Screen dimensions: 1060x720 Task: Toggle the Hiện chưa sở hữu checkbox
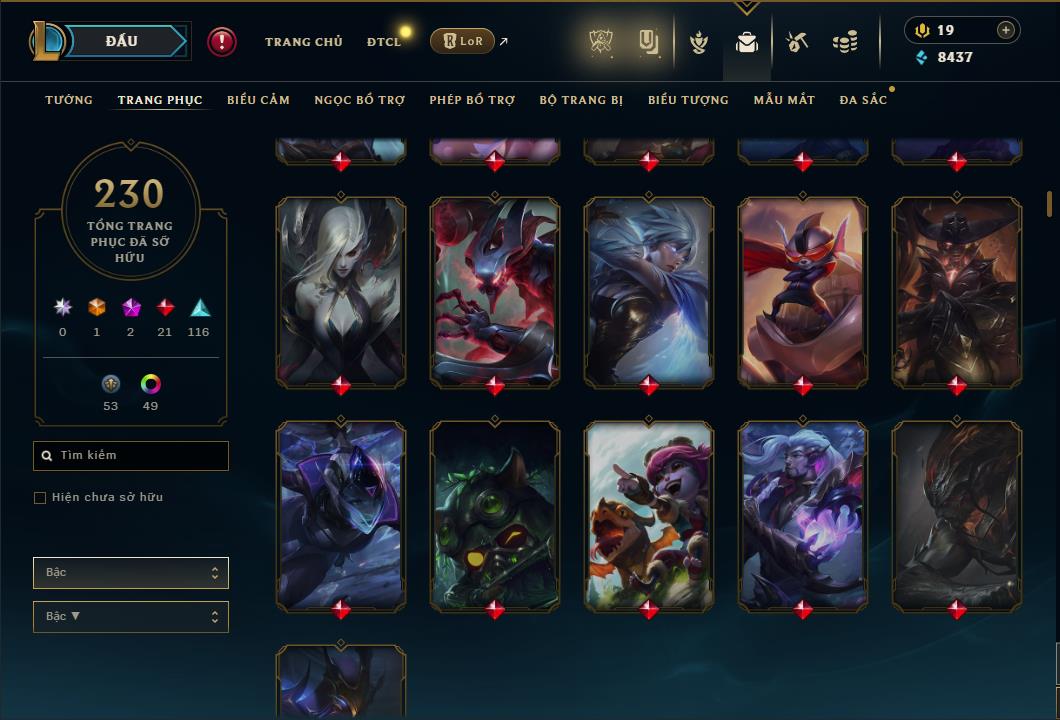pos(40,498)
